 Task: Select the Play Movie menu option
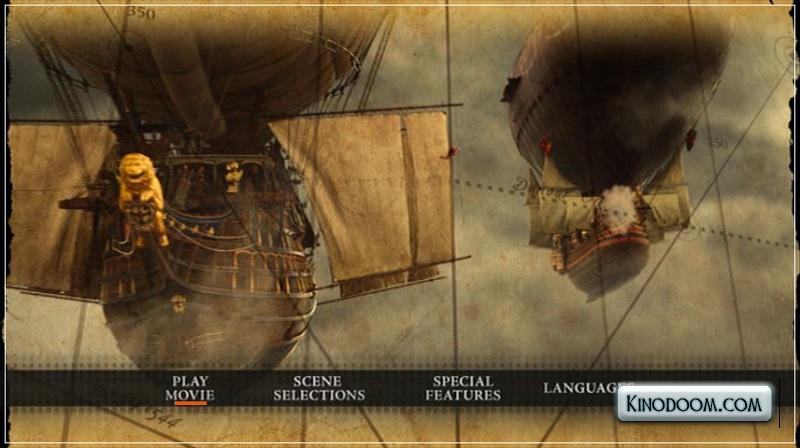190,388
